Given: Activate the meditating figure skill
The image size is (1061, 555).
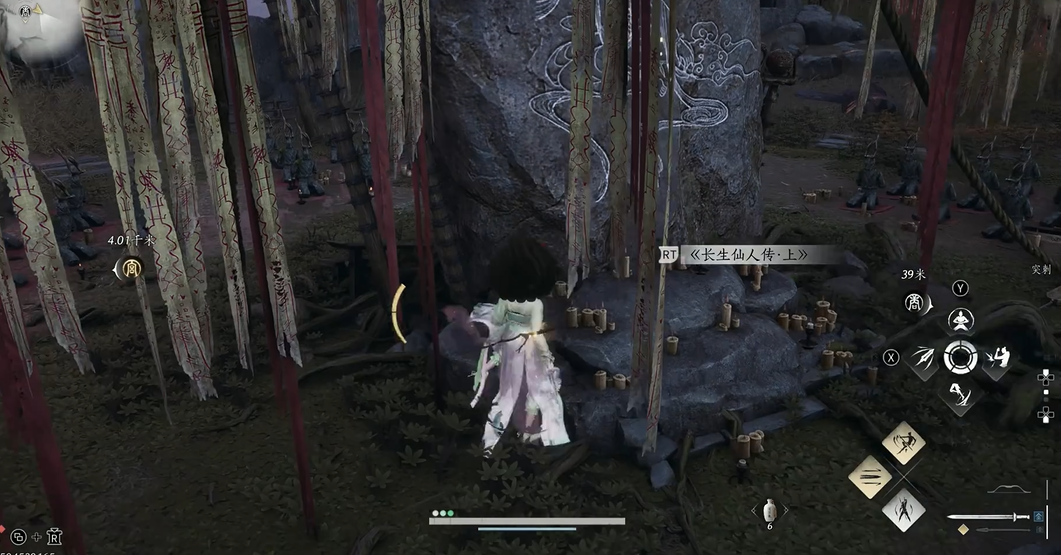Looking at the screenshot, I should 960,321.
